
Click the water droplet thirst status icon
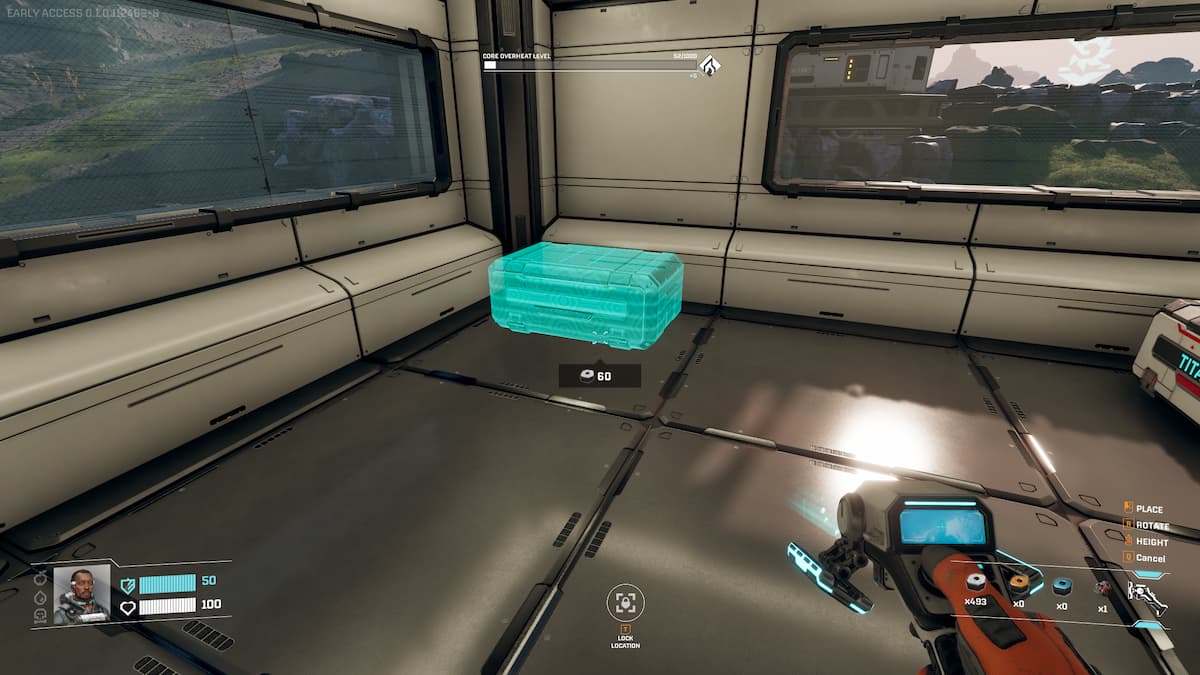click(x=41, y=597)
